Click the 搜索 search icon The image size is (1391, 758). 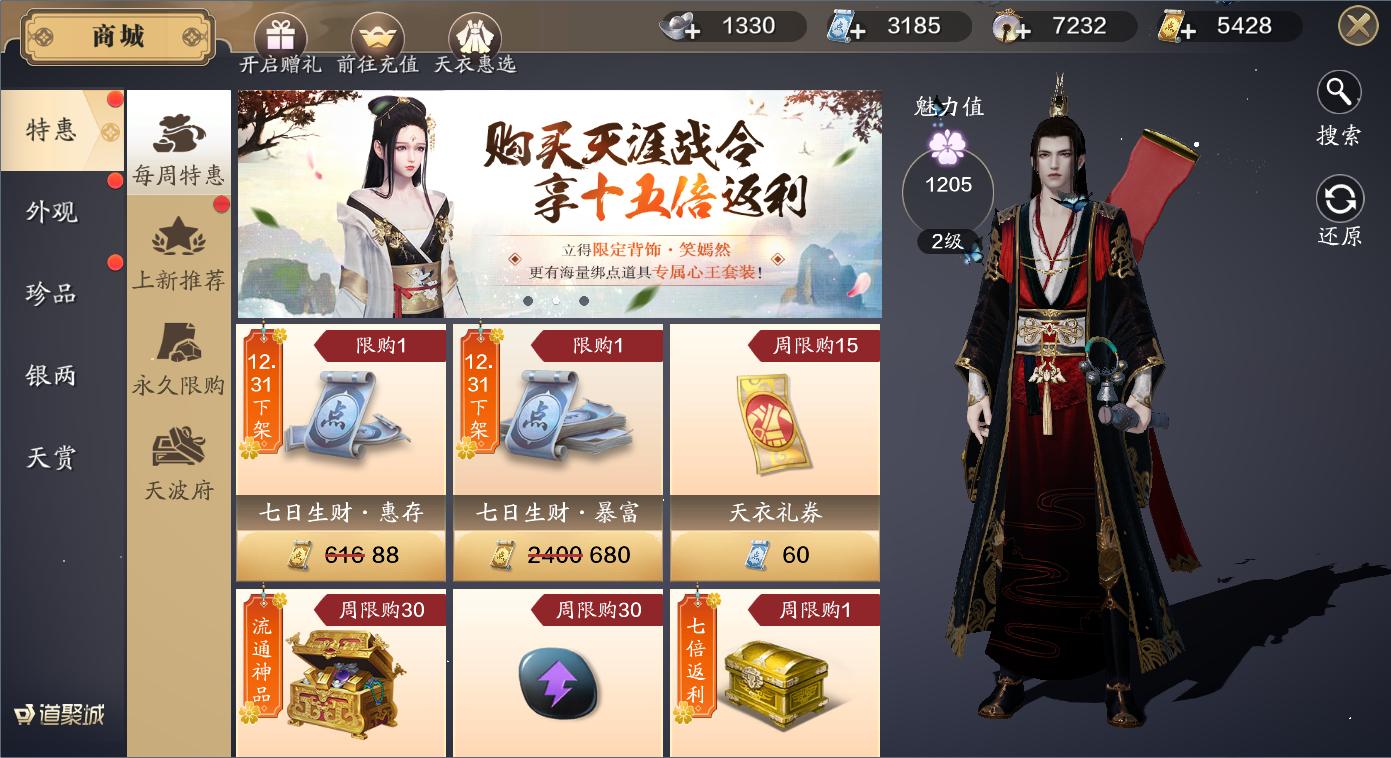click(x=1338, y=92)
